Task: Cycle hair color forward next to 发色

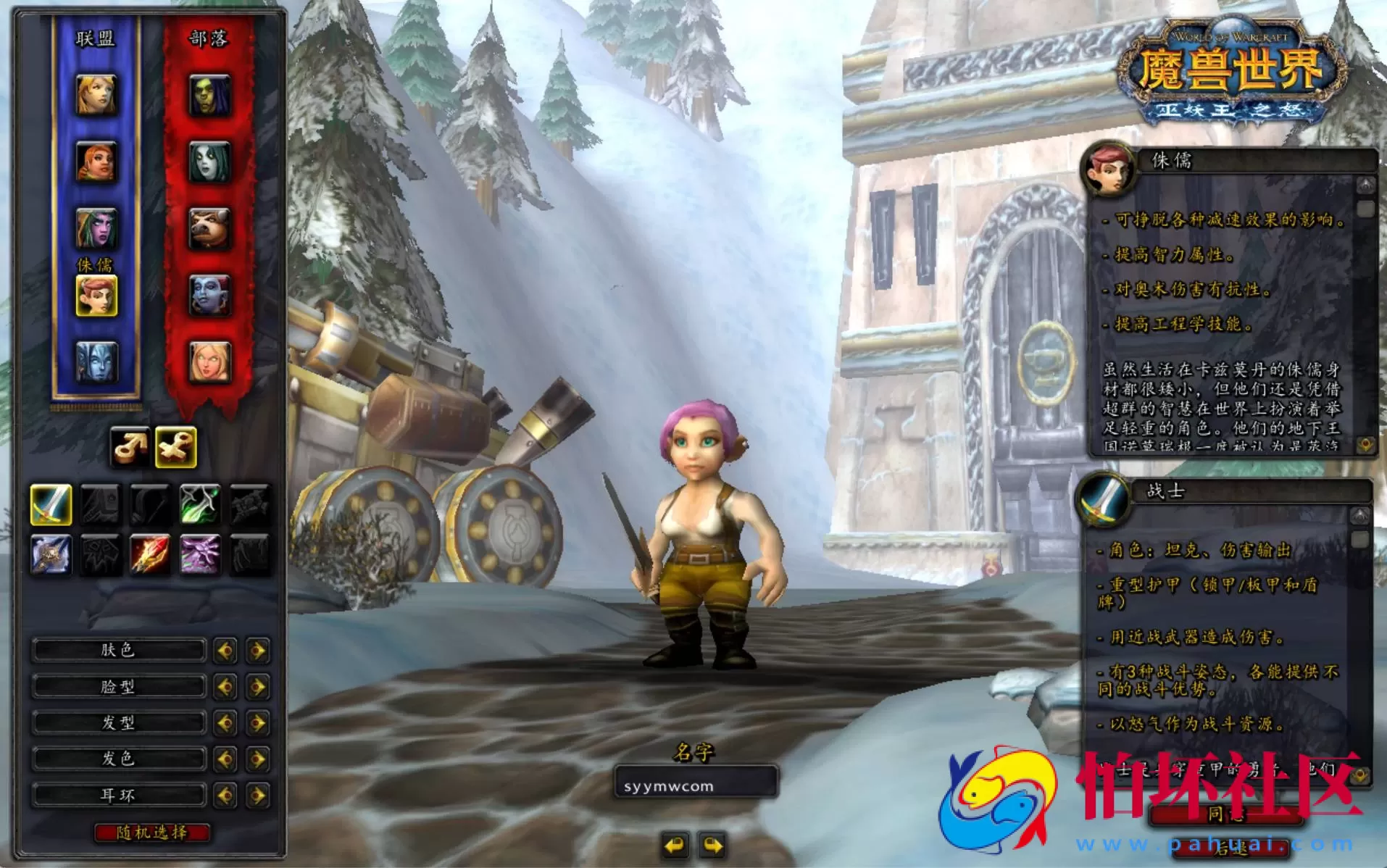Action: pos(258,759)
